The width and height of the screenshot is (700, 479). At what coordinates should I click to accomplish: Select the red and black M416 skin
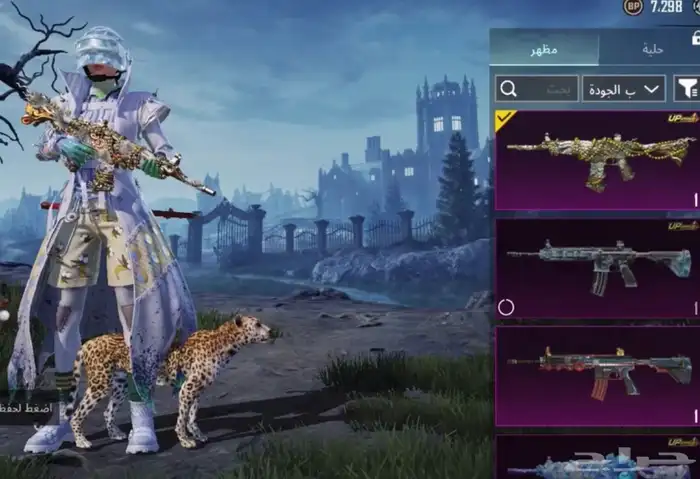[597, 375]
